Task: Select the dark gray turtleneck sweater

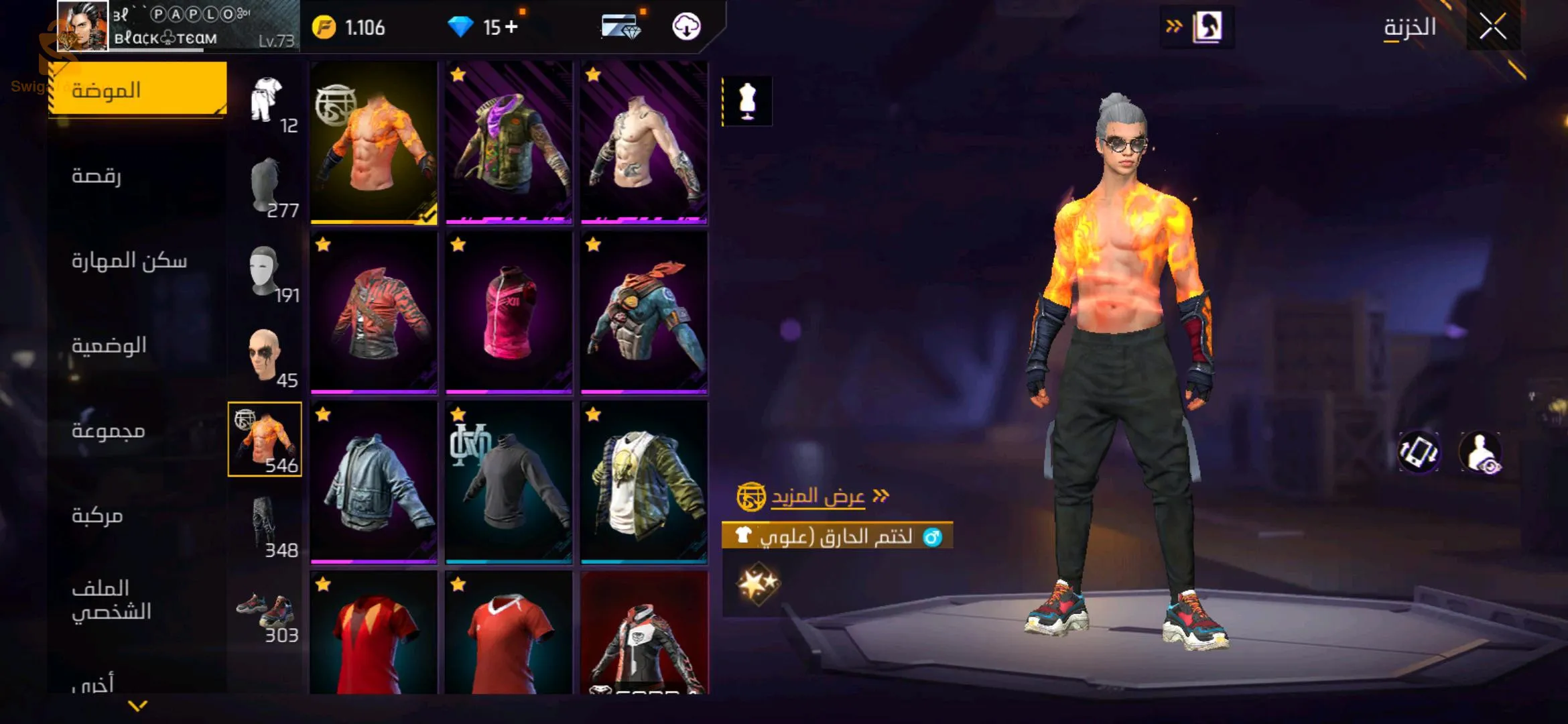Action: tap(509, 482)
